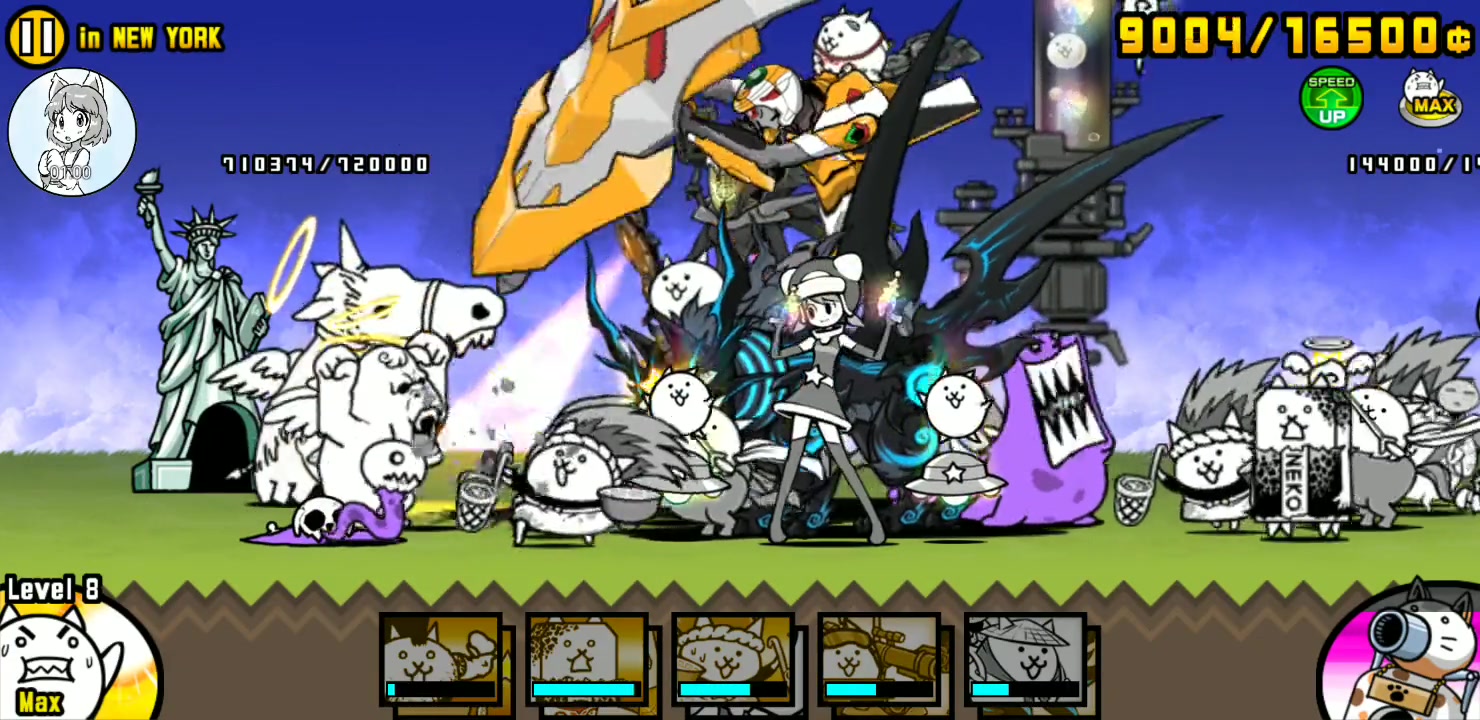Screen dimensions: 1480x720
Task: Activate the green Speed Up button
Action: tap(1331, 99)
